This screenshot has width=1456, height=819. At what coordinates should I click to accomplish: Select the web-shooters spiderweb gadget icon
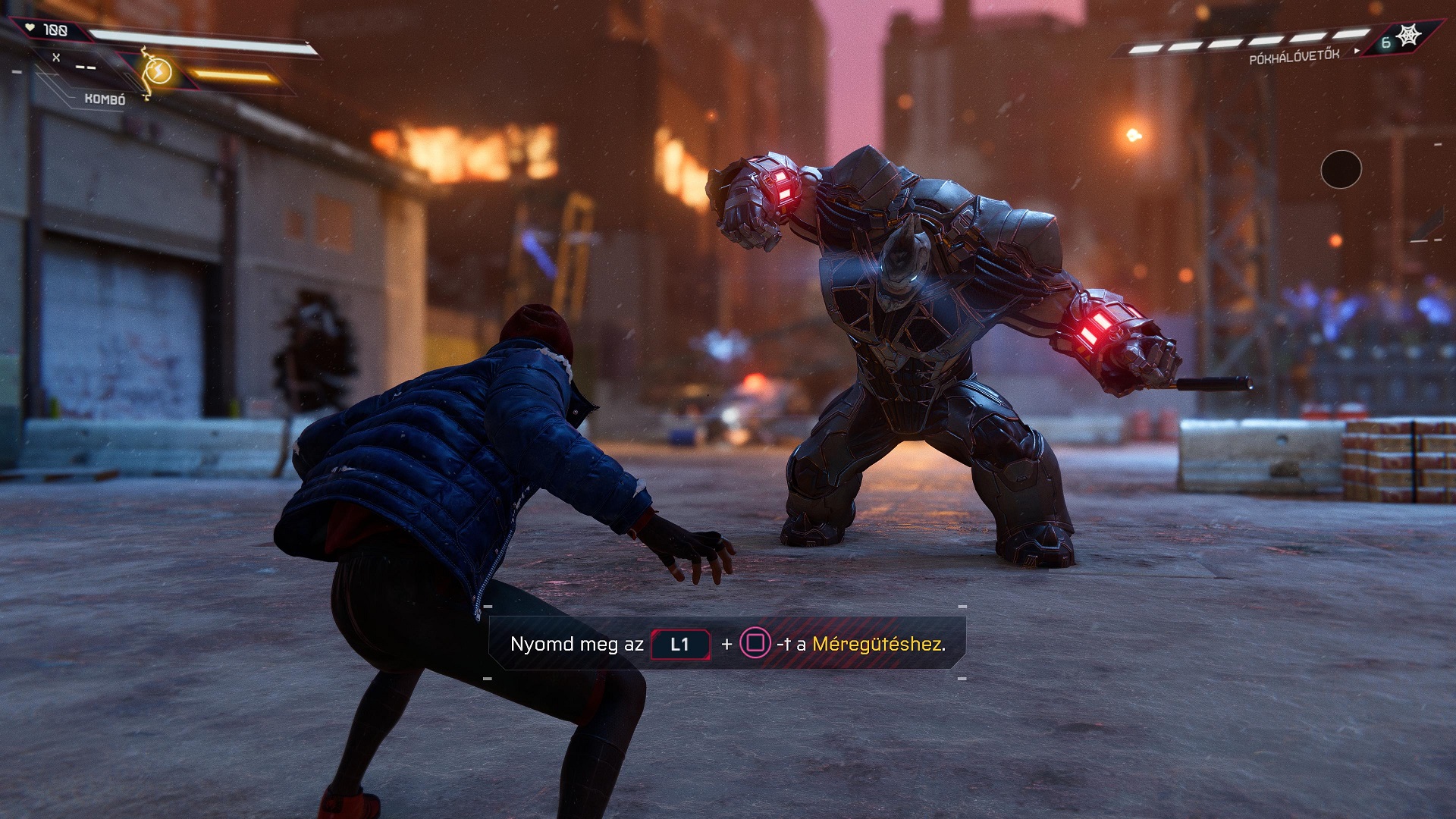(1408, 36)
